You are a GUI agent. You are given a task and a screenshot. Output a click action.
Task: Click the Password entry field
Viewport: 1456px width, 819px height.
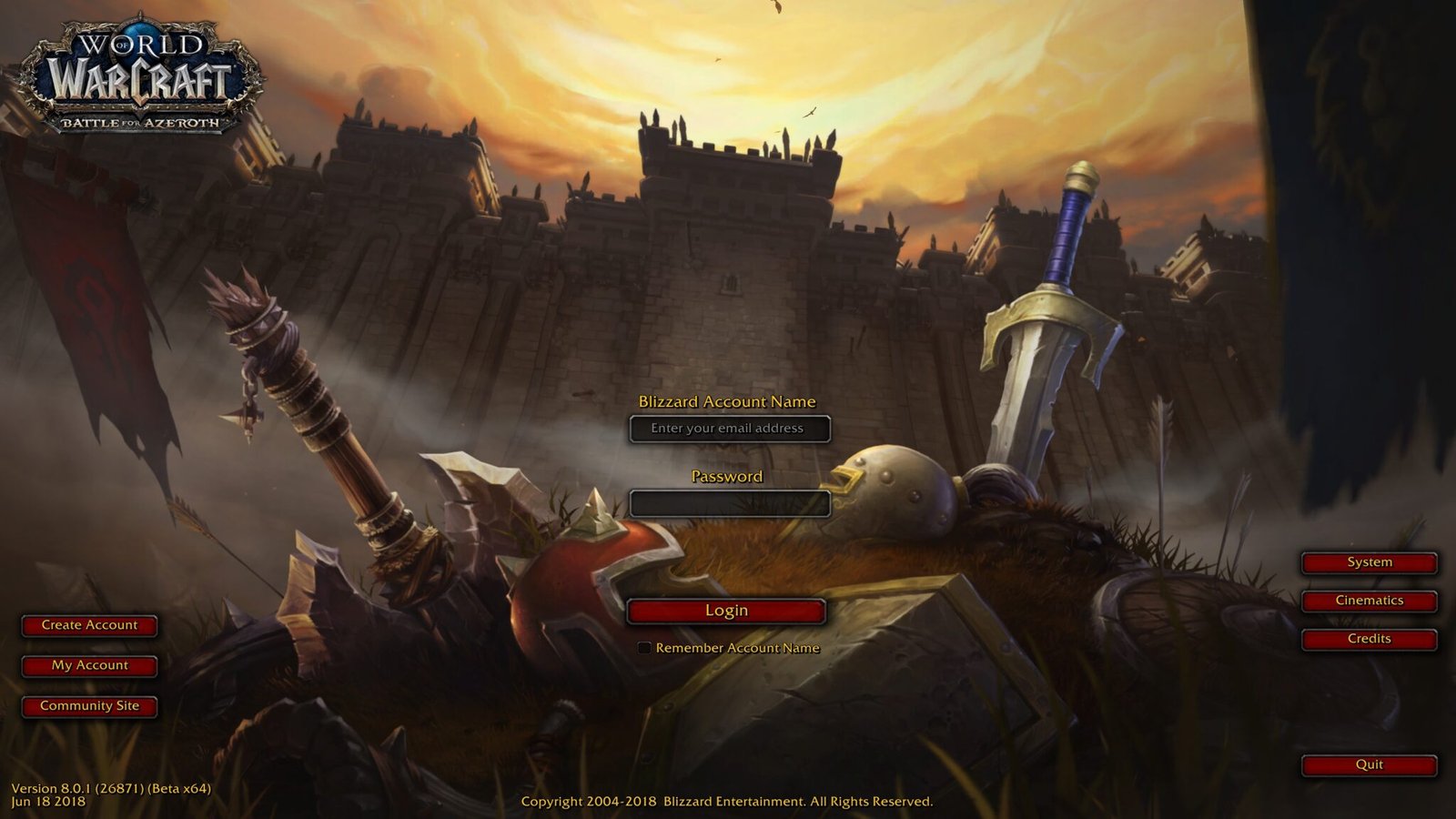(x=732, y=503)
